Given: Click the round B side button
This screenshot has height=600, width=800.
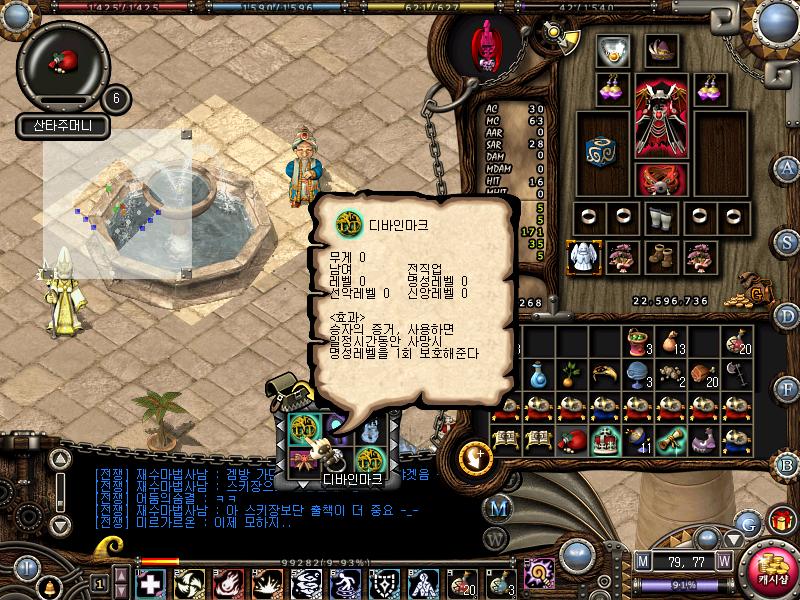Looking at the screenshot, I should pyautogui.click(x=789, y=464).
